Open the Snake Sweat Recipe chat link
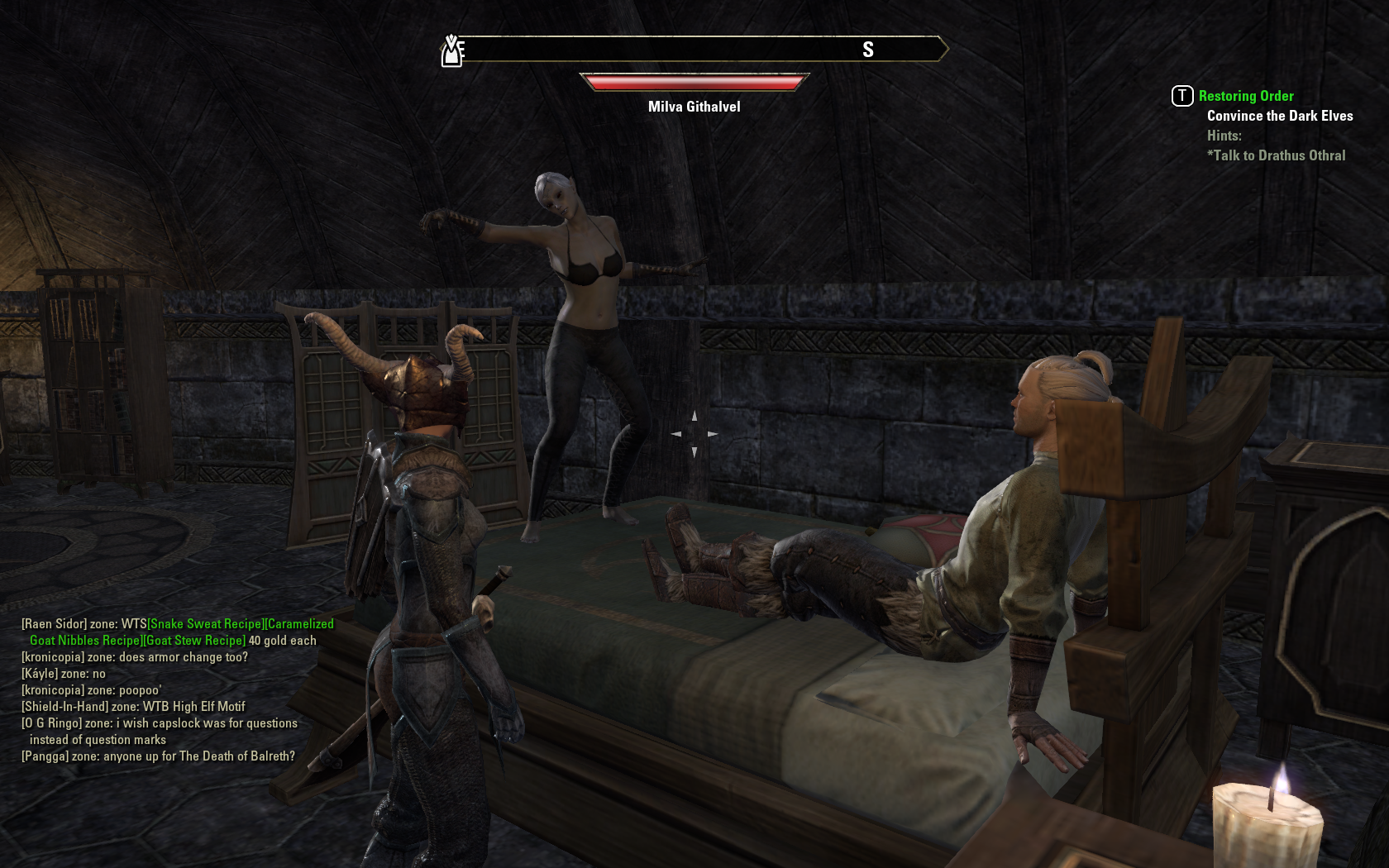The height and width of the screenshot is (868, 1389). [x=205, y=624]
